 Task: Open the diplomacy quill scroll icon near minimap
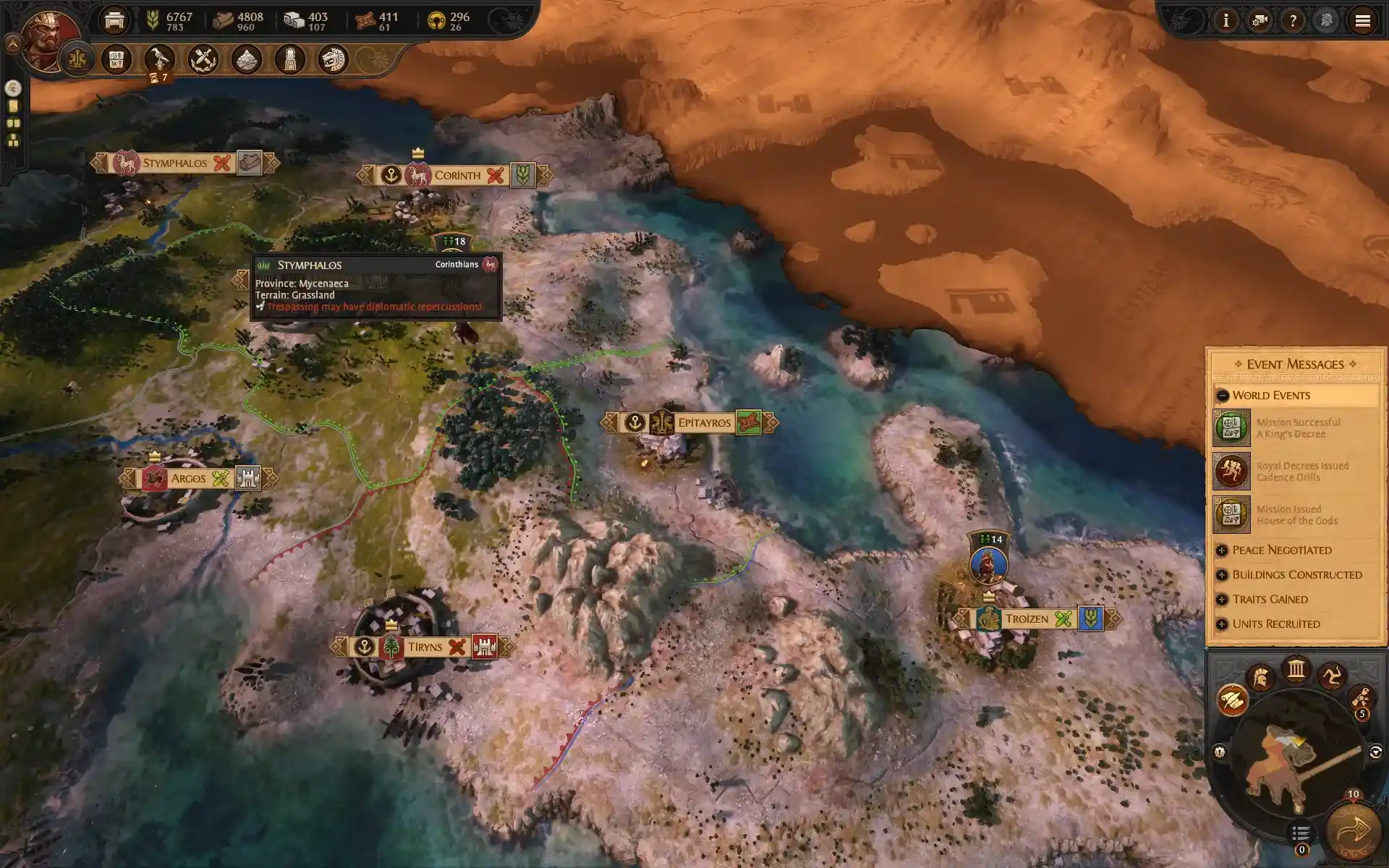click(x=1232, y=699)
